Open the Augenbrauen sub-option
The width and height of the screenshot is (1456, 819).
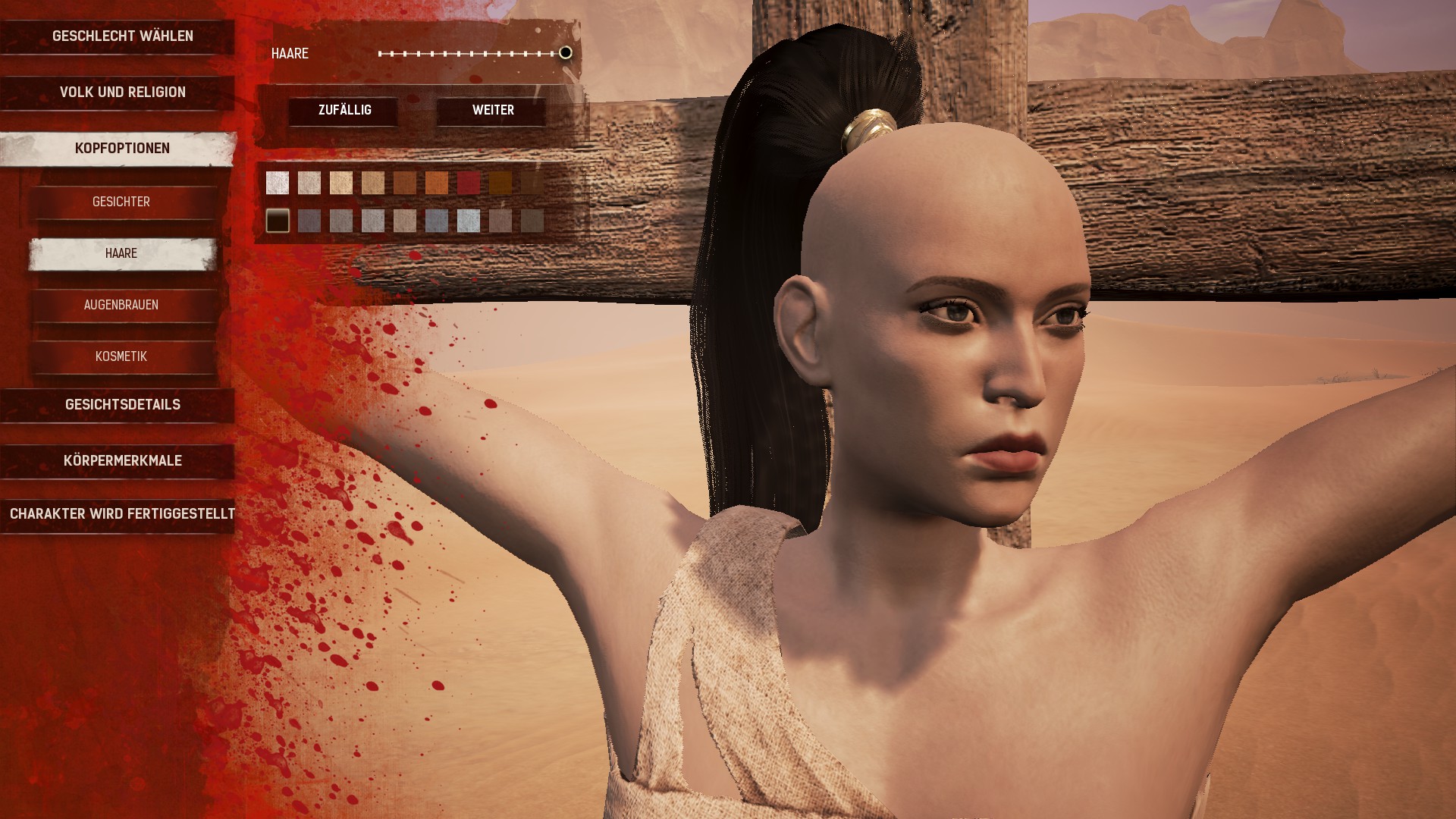point(121,305)
